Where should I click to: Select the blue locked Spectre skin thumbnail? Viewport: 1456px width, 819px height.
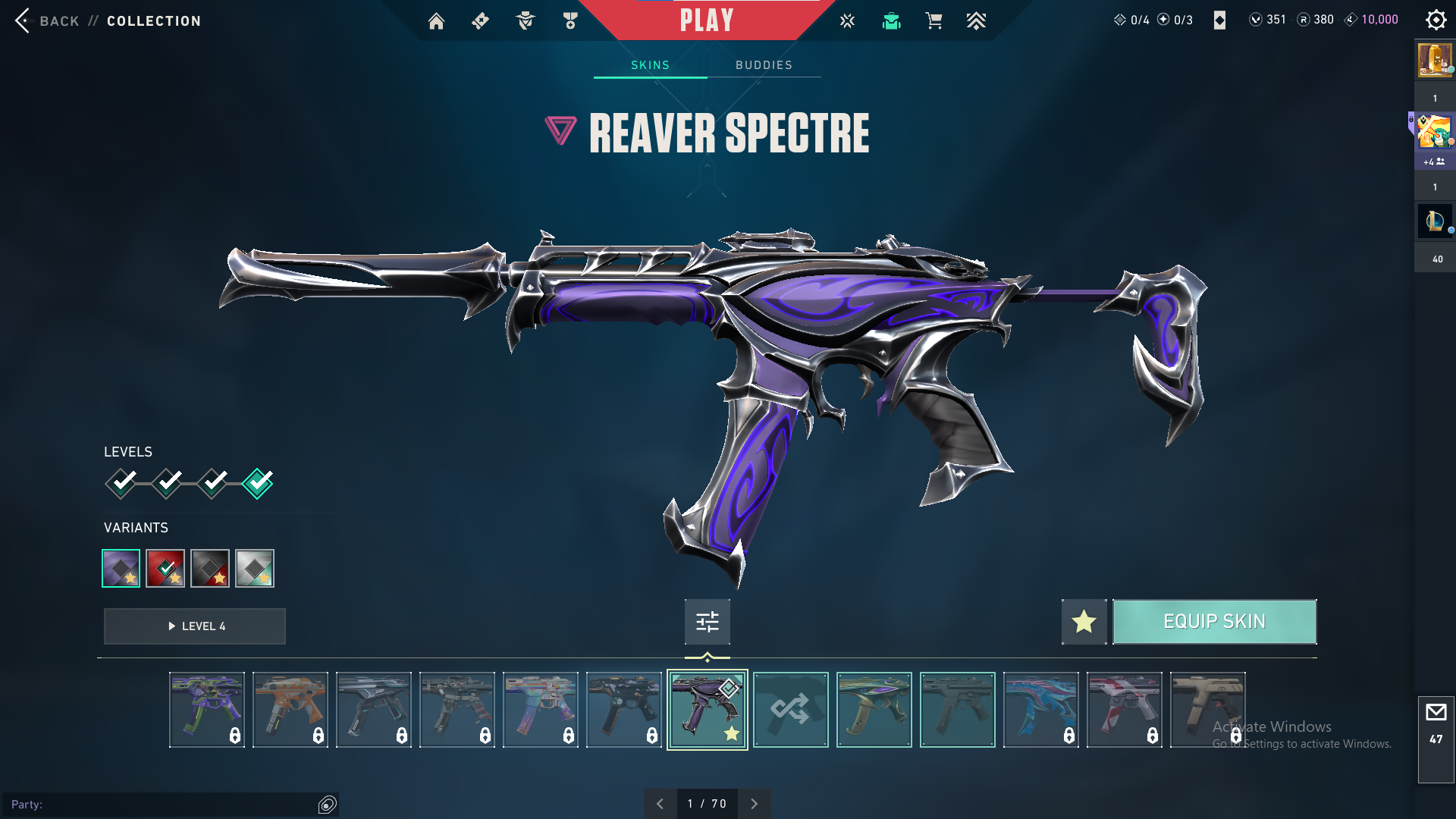1040,710
